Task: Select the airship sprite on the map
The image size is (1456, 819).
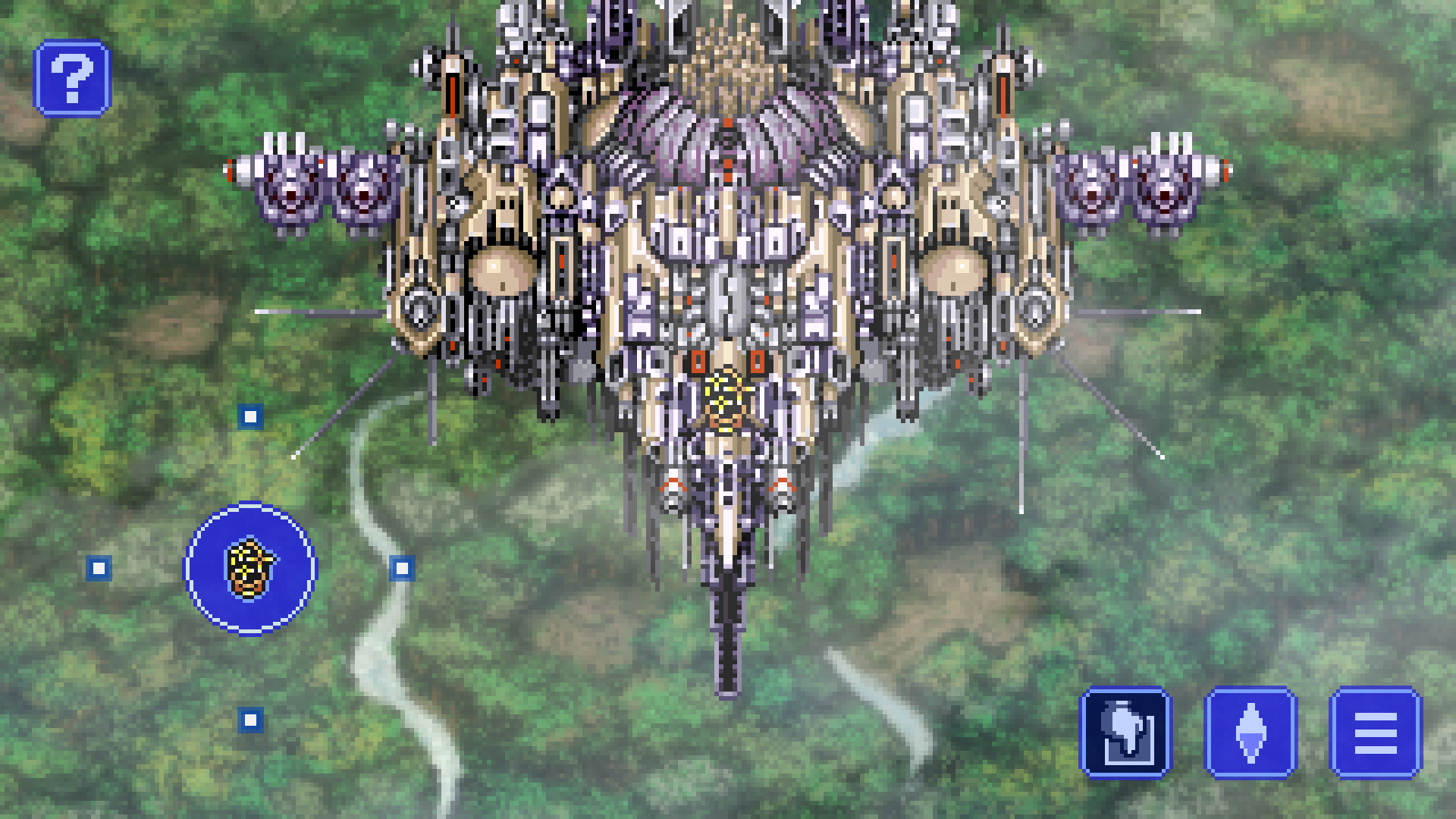Action: [728, 265]
